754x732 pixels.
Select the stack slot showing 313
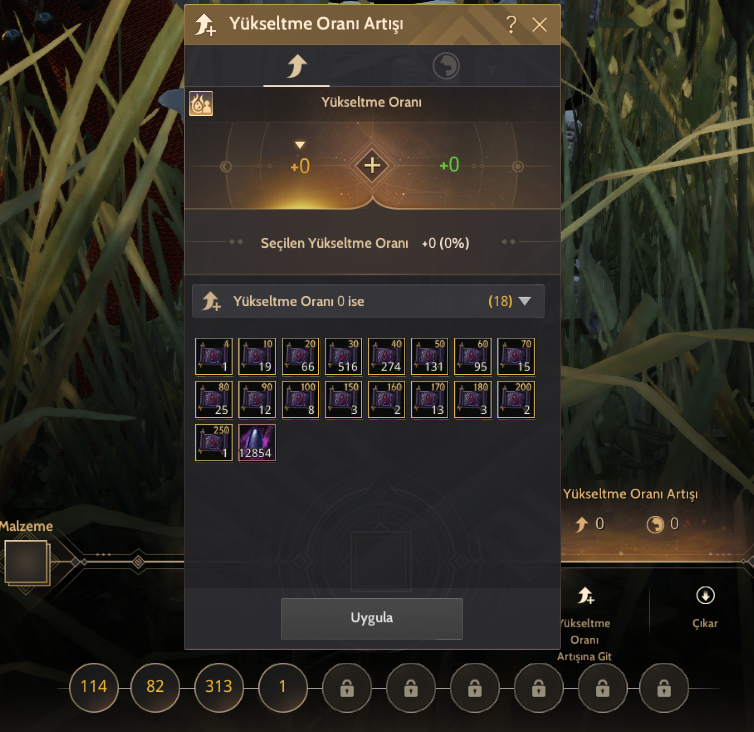pos(218,687)
